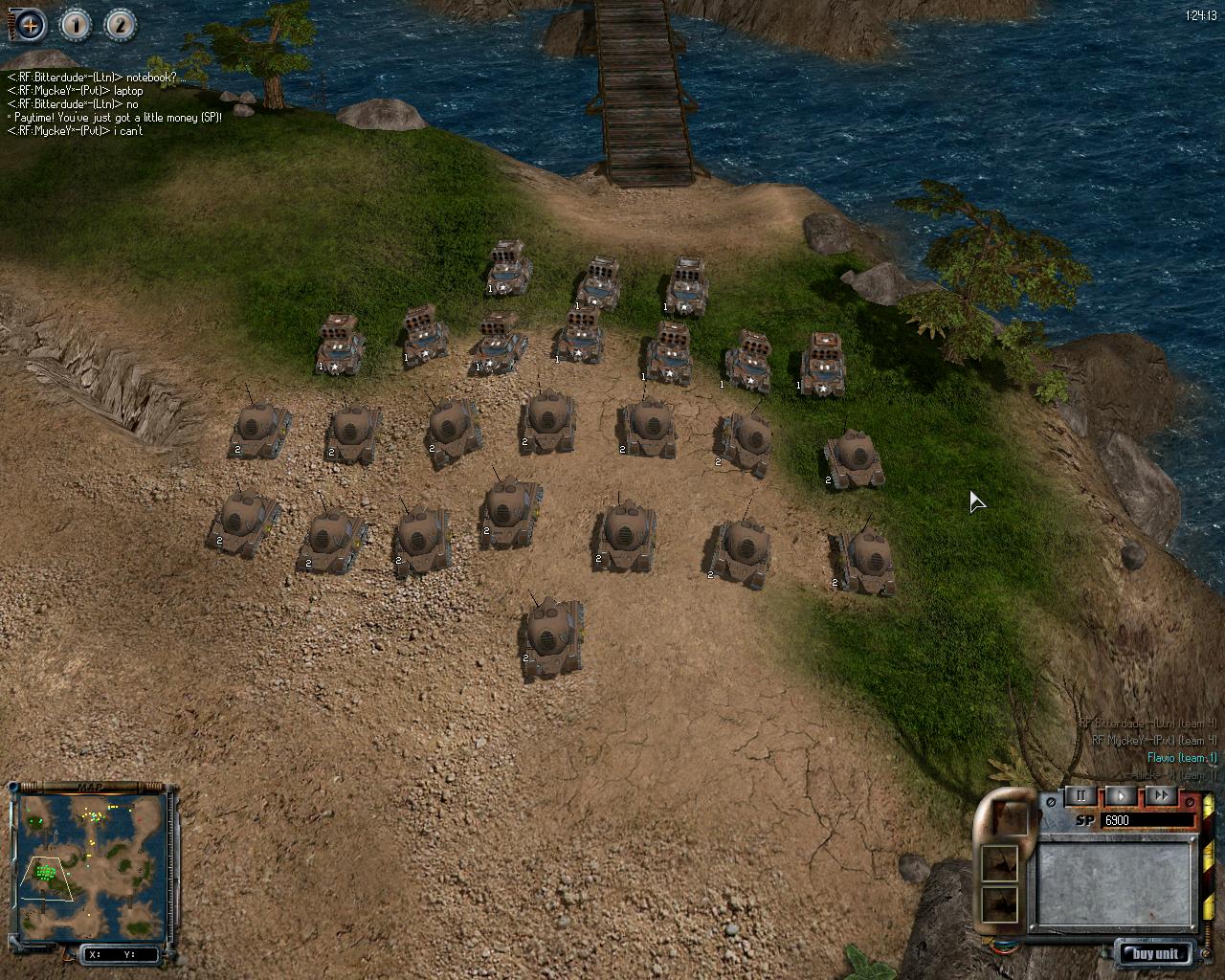Click the crosshair button in the corner
This screenshot has height=980, width=1225.
click(30, 25)
